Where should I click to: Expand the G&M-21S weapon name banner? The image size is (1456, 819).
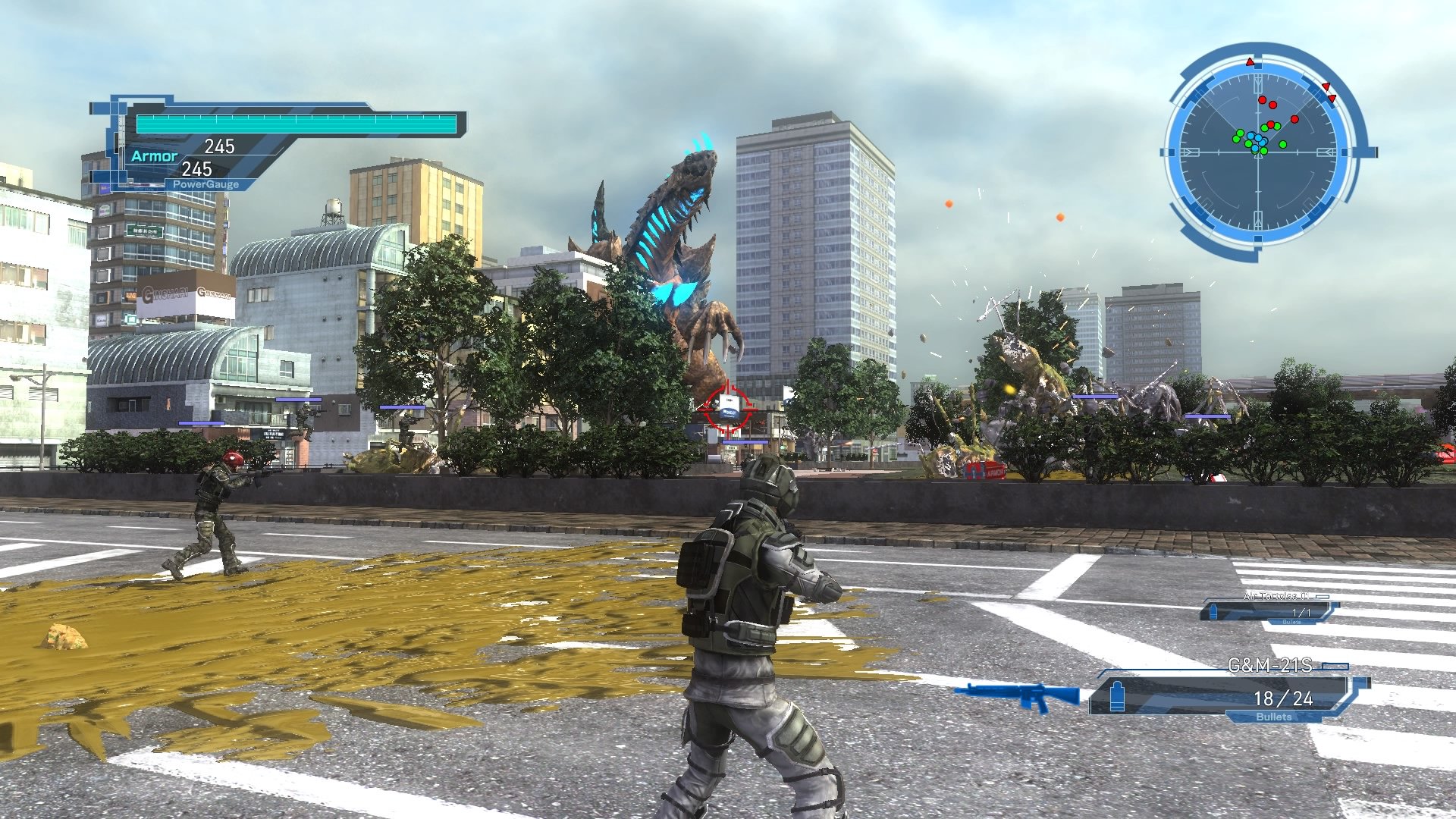(1269, 665)
